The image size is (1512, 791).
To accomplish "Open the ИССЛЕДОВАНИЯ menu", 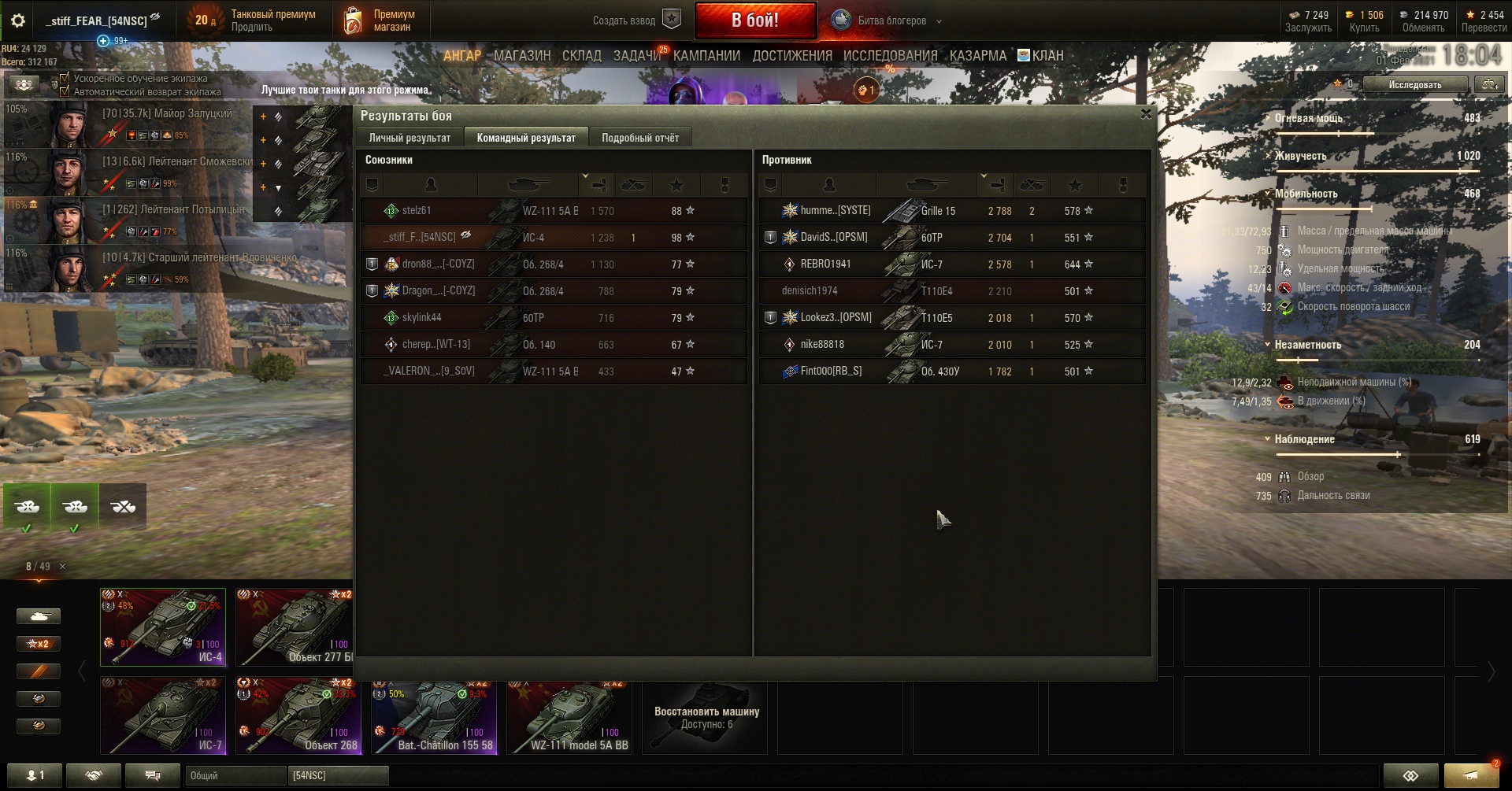I will 890,56.
